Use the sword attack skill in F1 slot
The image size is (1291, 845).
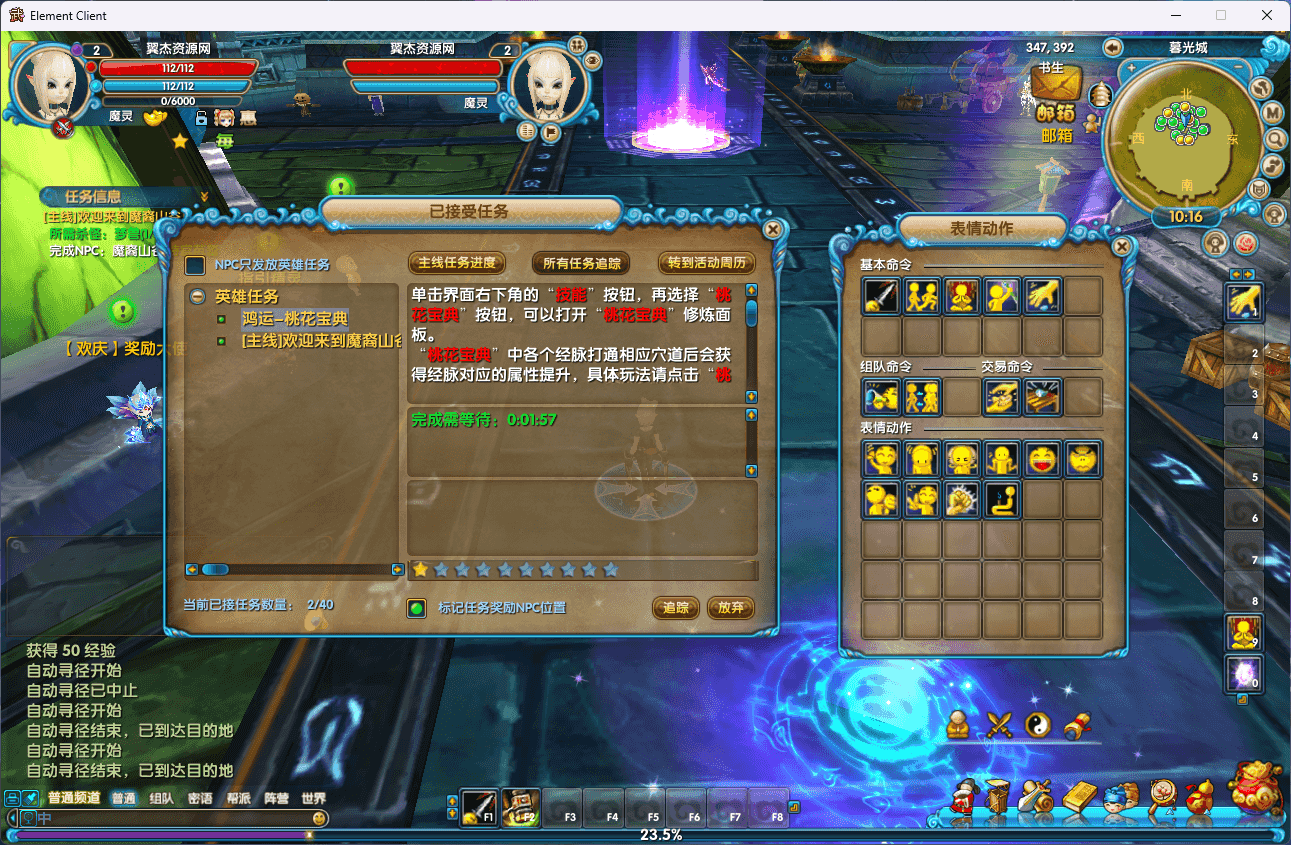(x=479, y=807)
